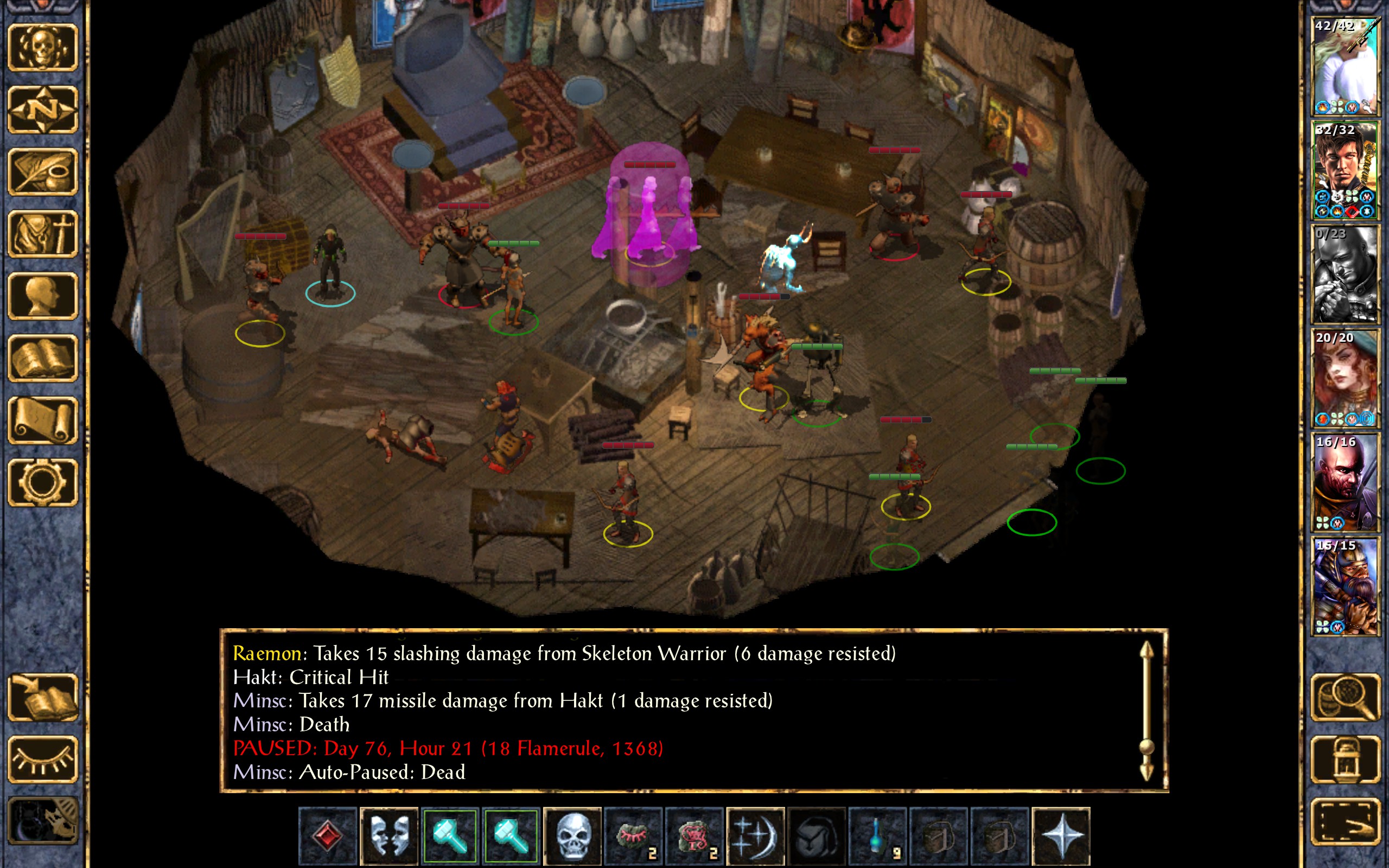Activate the skull Turn Undead ability
The height and width of the screenshot is (868, 1389).
tap(572, 835)
